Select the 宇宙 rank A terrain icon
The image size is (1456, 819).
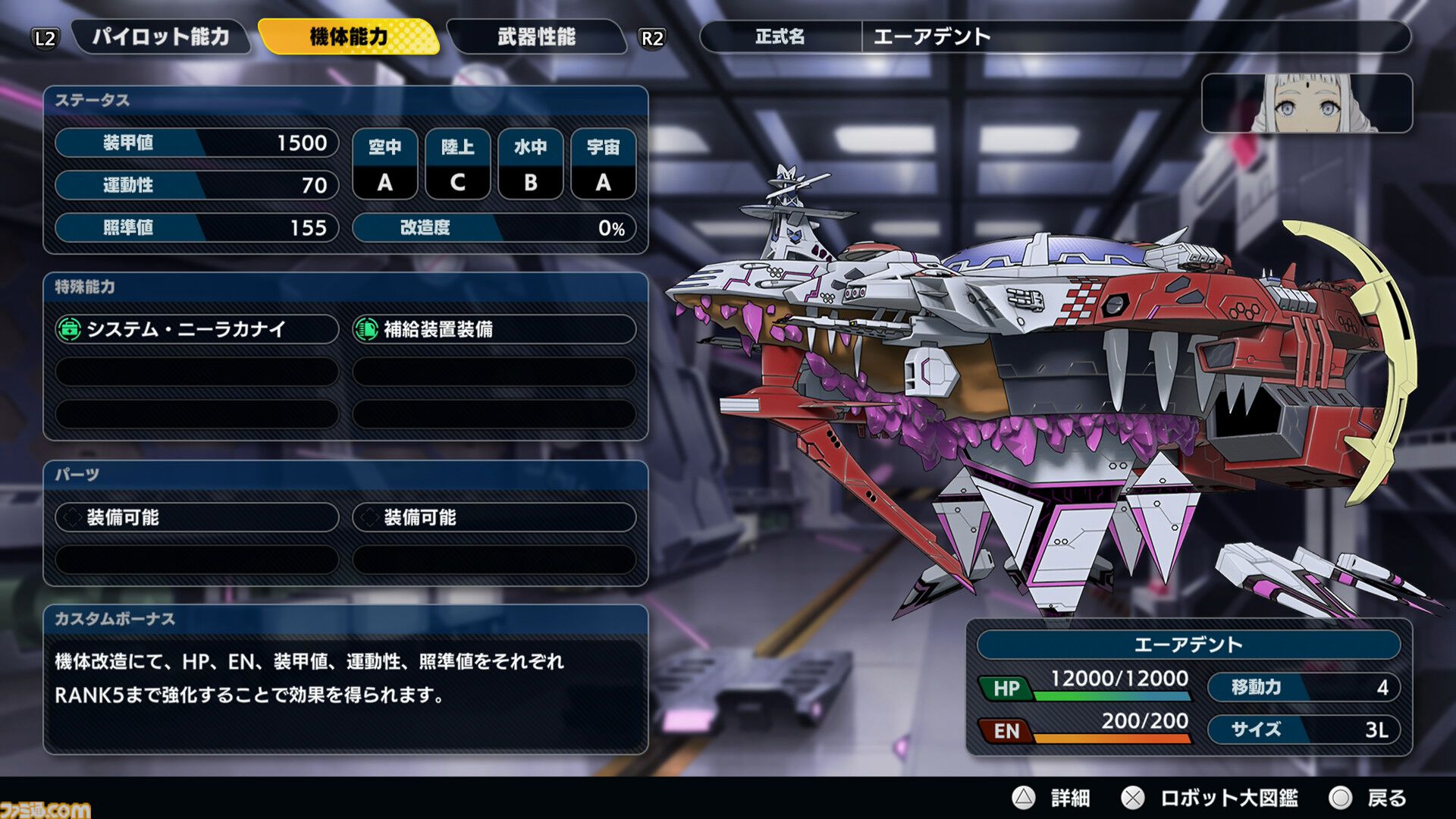click(x=604, y=164)
